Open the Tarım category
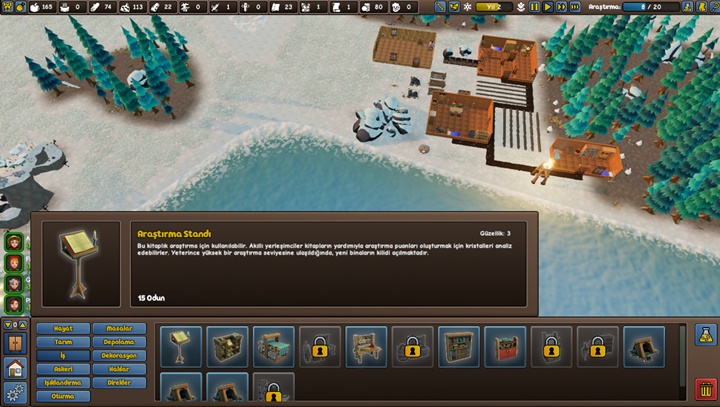Image resolution: width=720 pixels, height=407 pixels. point(63,342)
